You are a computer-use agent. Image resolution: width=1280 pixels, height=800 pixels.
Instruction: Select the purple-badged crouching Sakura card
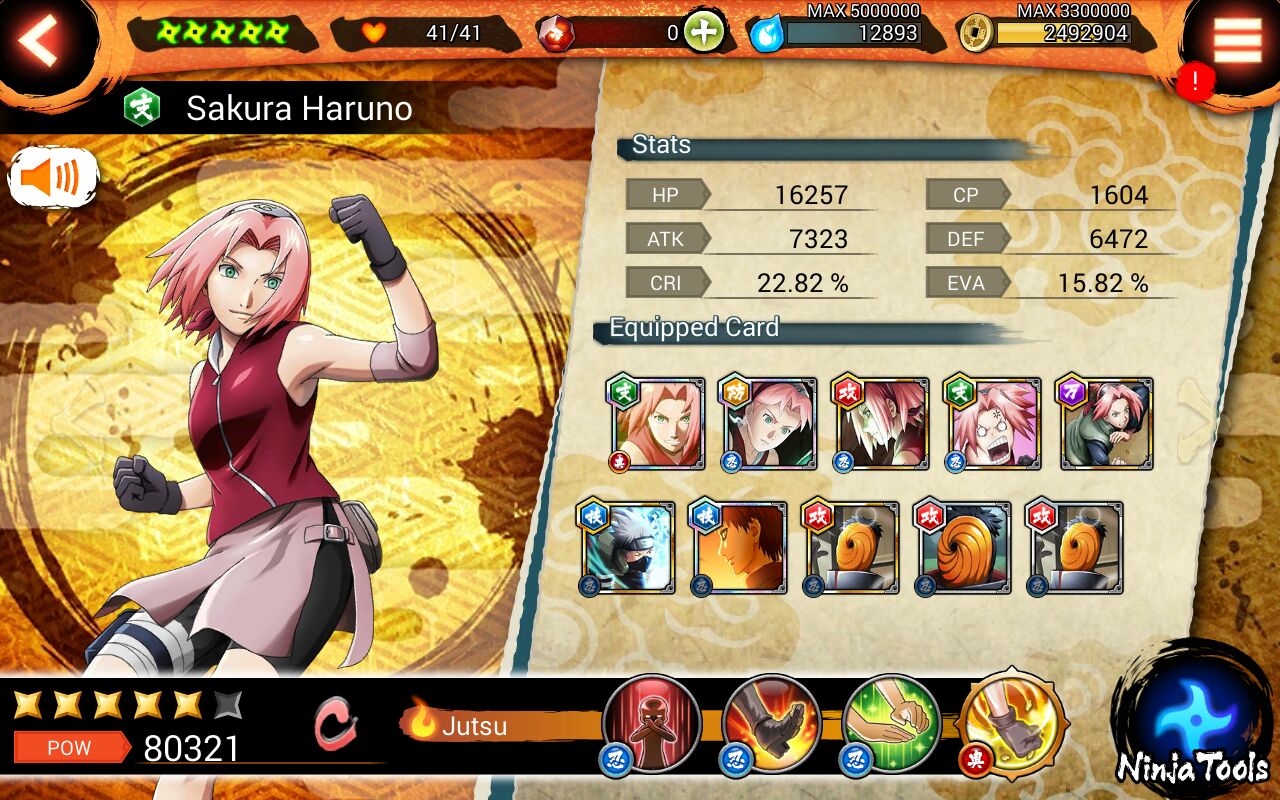(x=1106, y=424)
